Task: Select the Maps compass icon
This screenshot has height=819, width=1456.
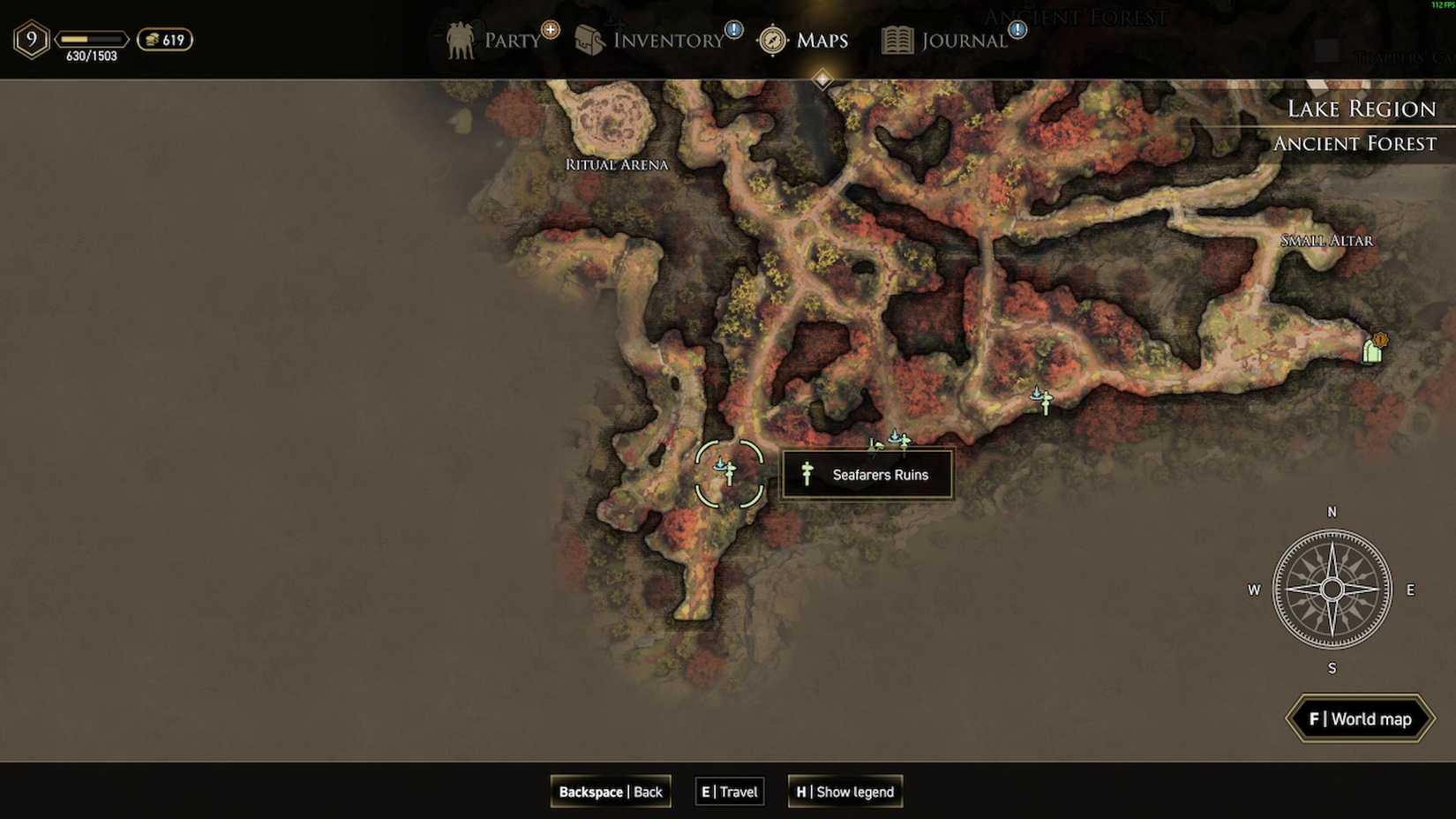Action: 771,40
